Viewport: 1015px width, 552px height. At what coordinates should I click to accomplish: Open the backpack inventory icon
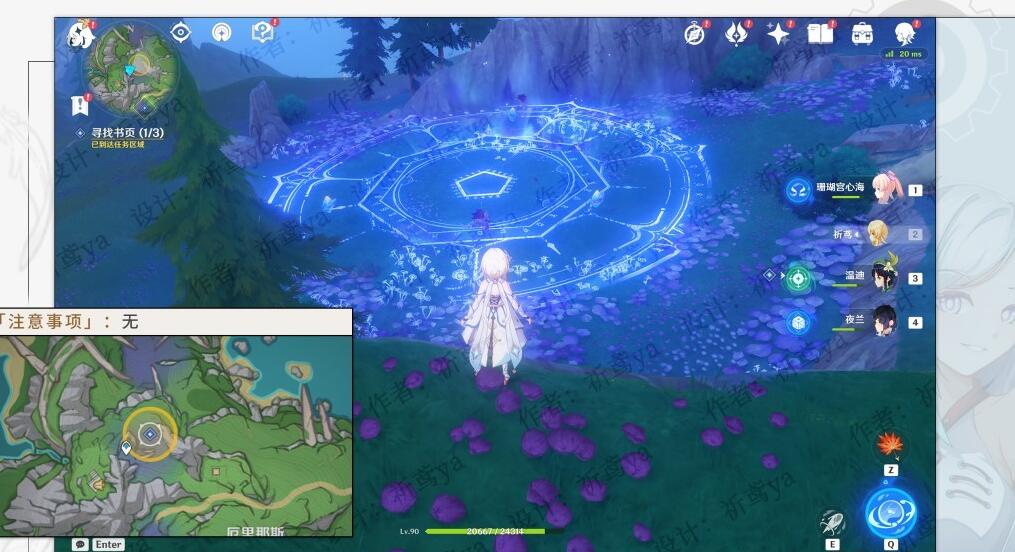point(862,34)
